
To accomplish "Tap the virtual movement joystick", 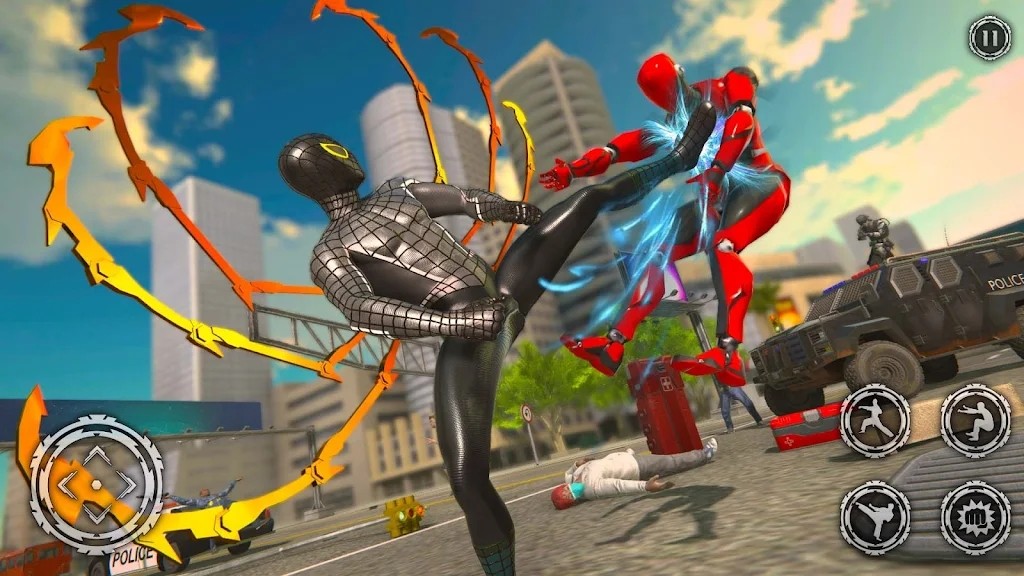I will tap(96, 485).
